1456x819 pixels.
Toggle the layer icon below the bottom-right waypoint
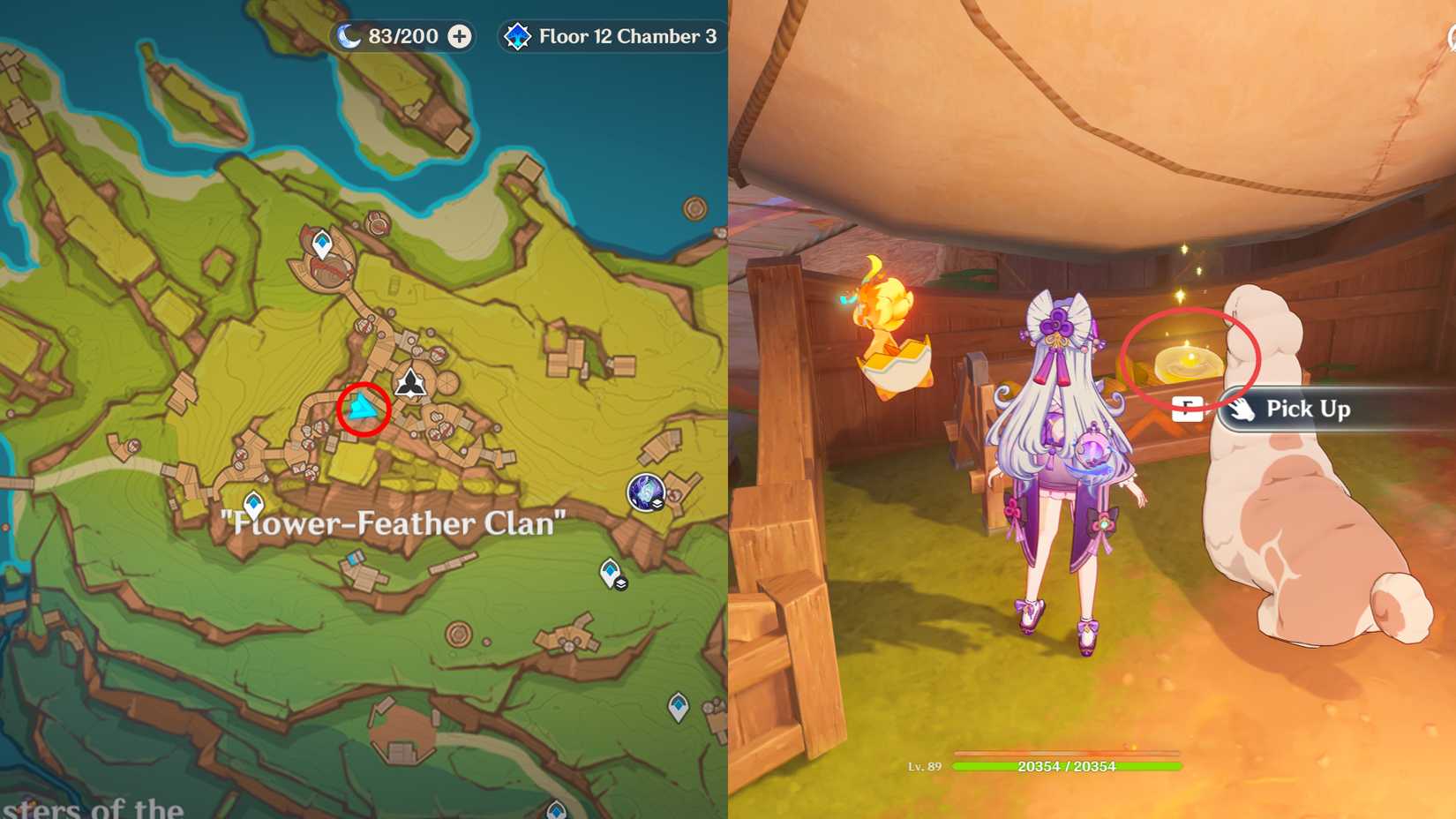click(x=620, y=582)
